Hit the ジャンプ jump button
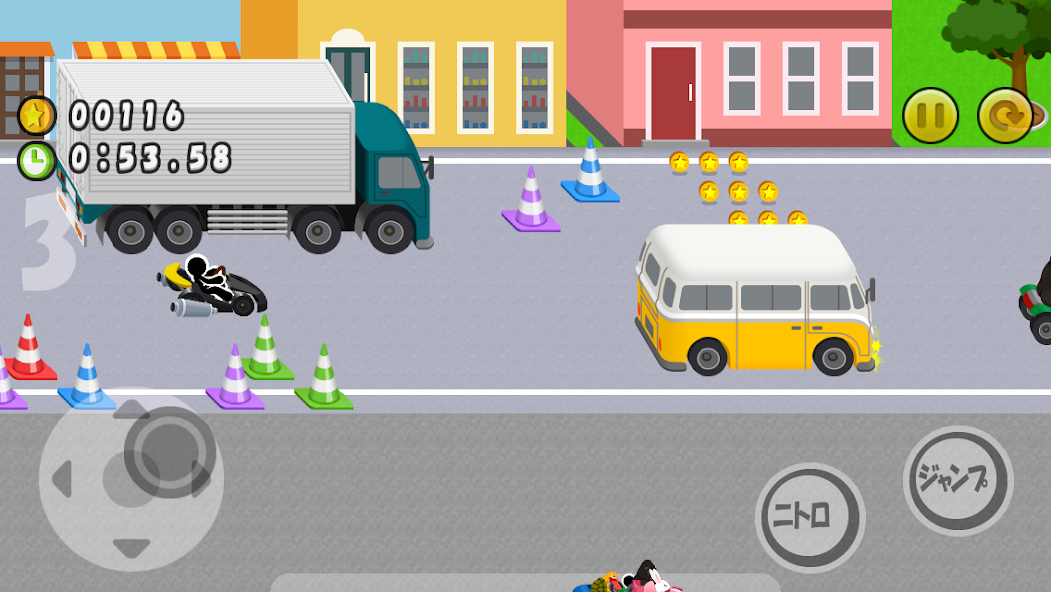 pyautogui.click(x=958, y=481)
